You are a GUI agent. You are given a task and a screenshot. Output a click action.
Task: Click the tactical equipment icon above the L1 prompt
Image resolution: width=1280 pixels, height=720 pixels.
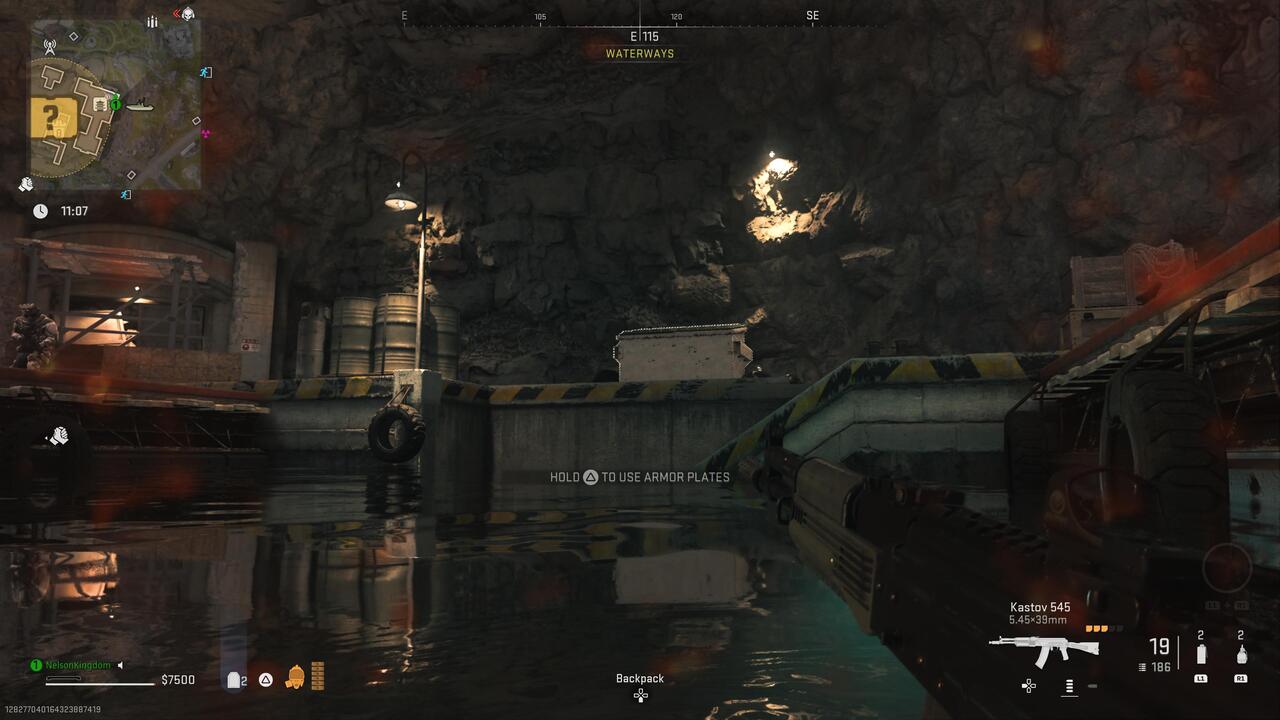1201,655
